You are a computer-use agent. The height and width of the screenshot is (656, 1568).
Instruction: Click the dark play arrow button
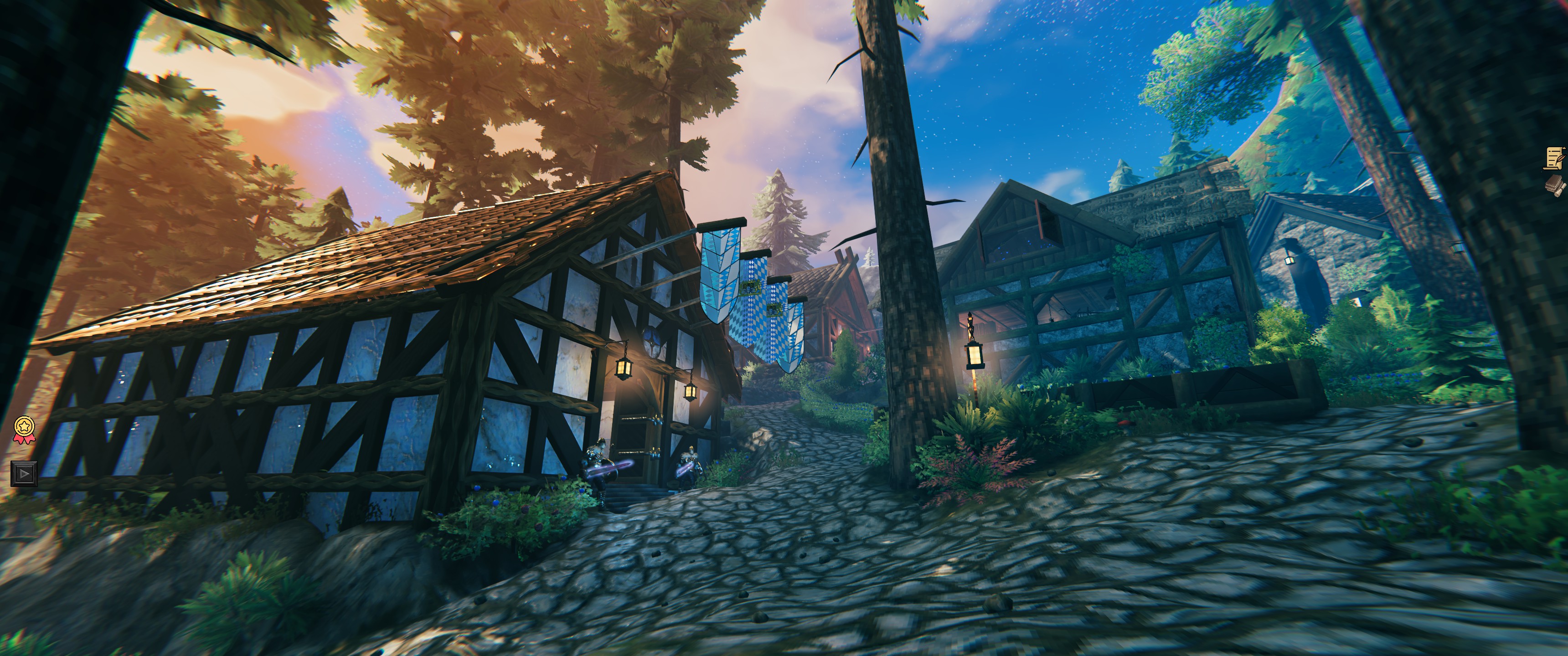(24, 473)
